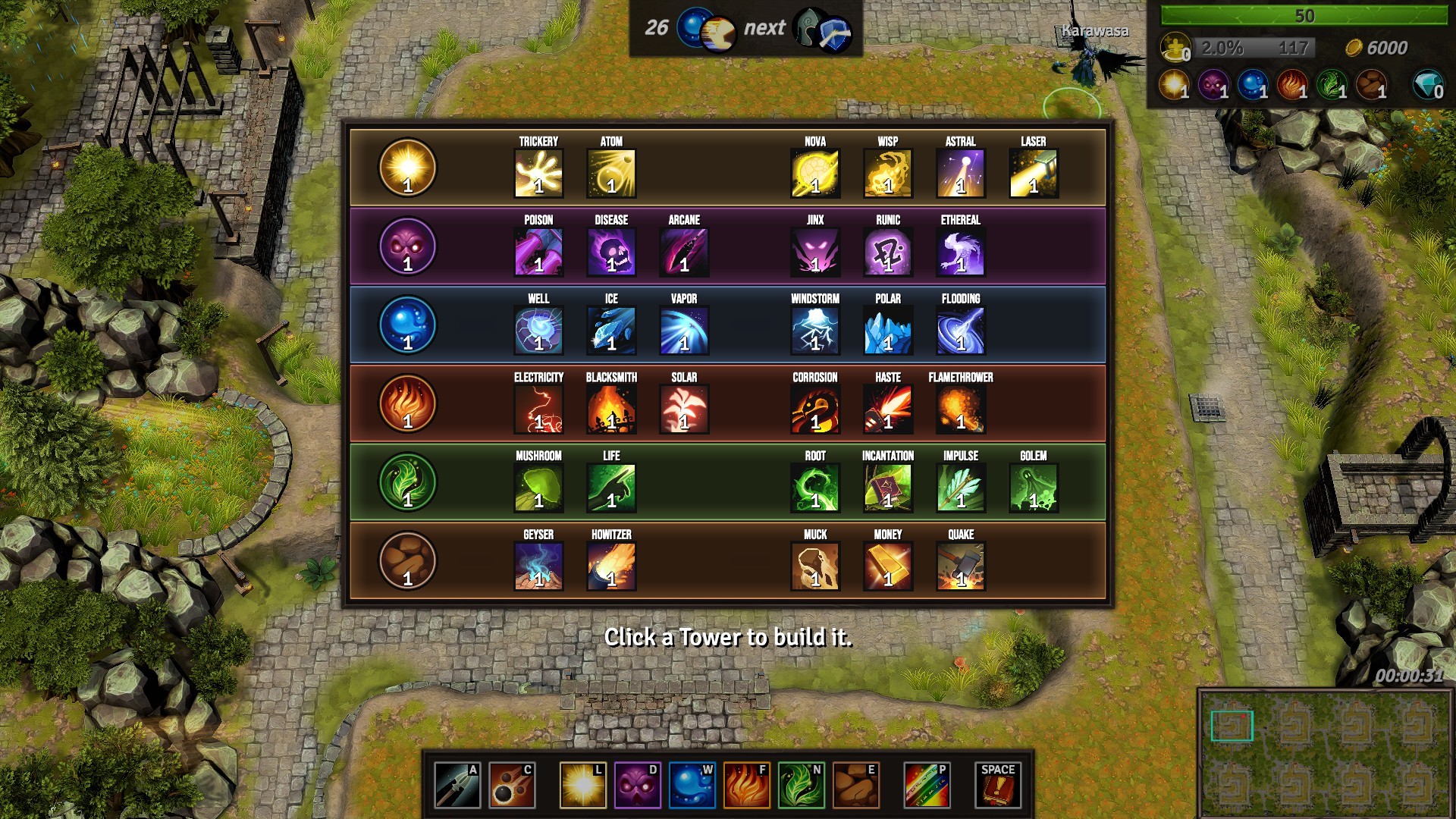Viewport: 1456px width, 819px height.
Task: Select the Golem tower
Action: [x=1033, y=488]
